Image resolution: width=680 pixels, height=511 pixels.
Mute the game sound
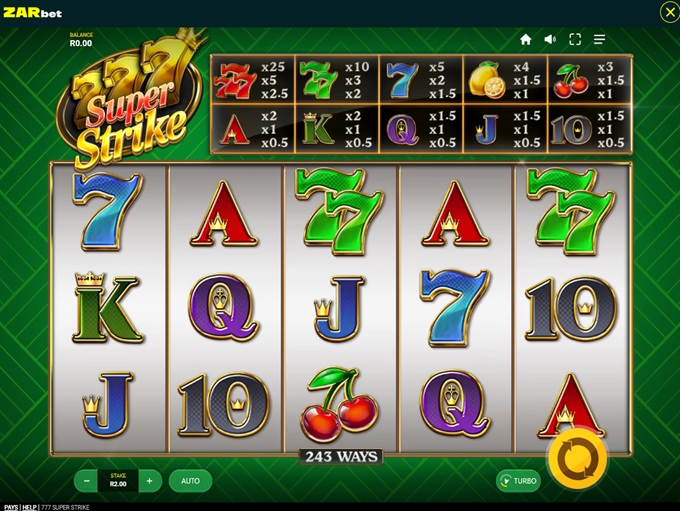click(550, 39)
